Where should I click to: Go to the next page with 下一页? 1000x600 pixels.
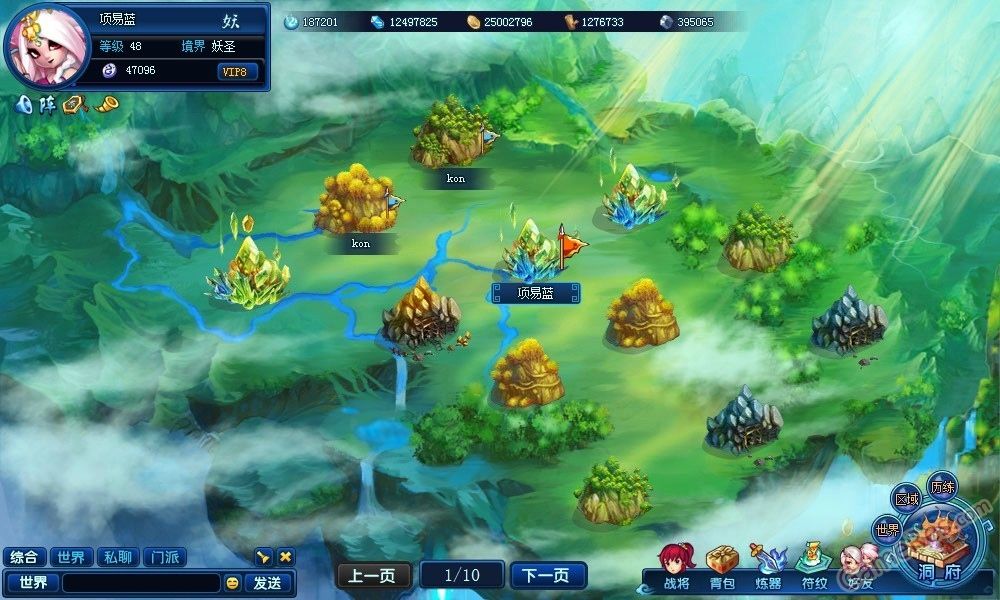coord(547,575)
